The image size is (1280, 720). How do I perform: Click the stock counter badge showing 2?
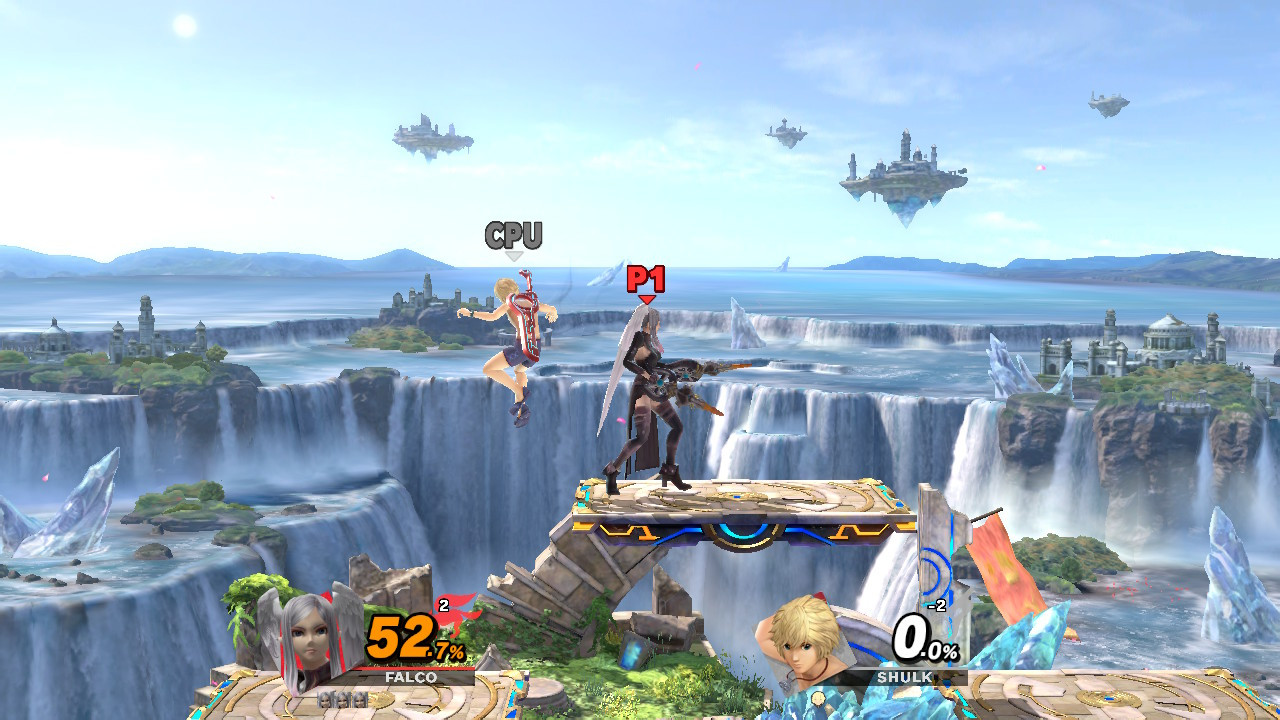click(443, 604)
